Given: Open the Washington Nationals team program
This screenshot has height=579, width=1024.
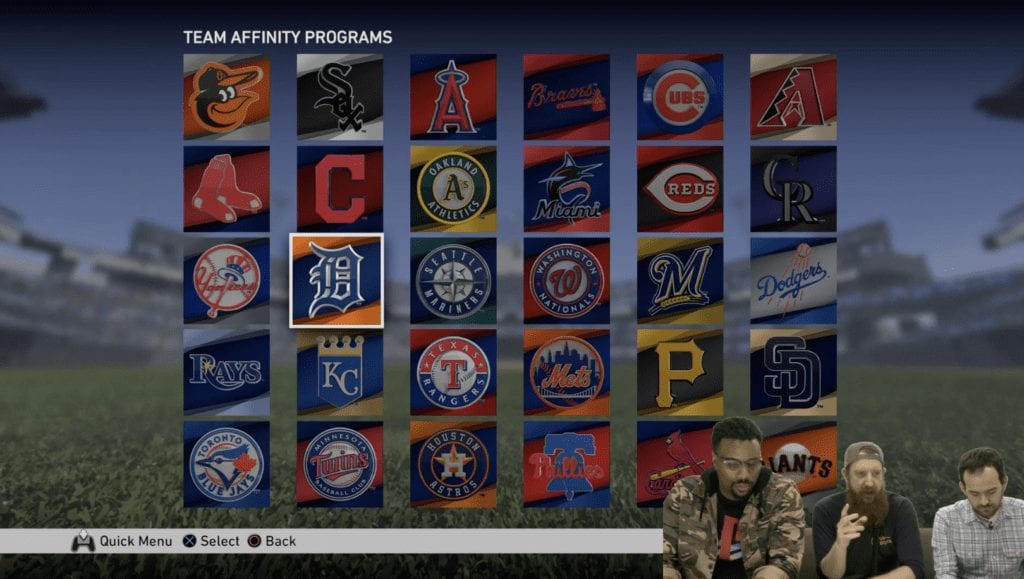Looking at the screenshot, I should click(566, 280).
